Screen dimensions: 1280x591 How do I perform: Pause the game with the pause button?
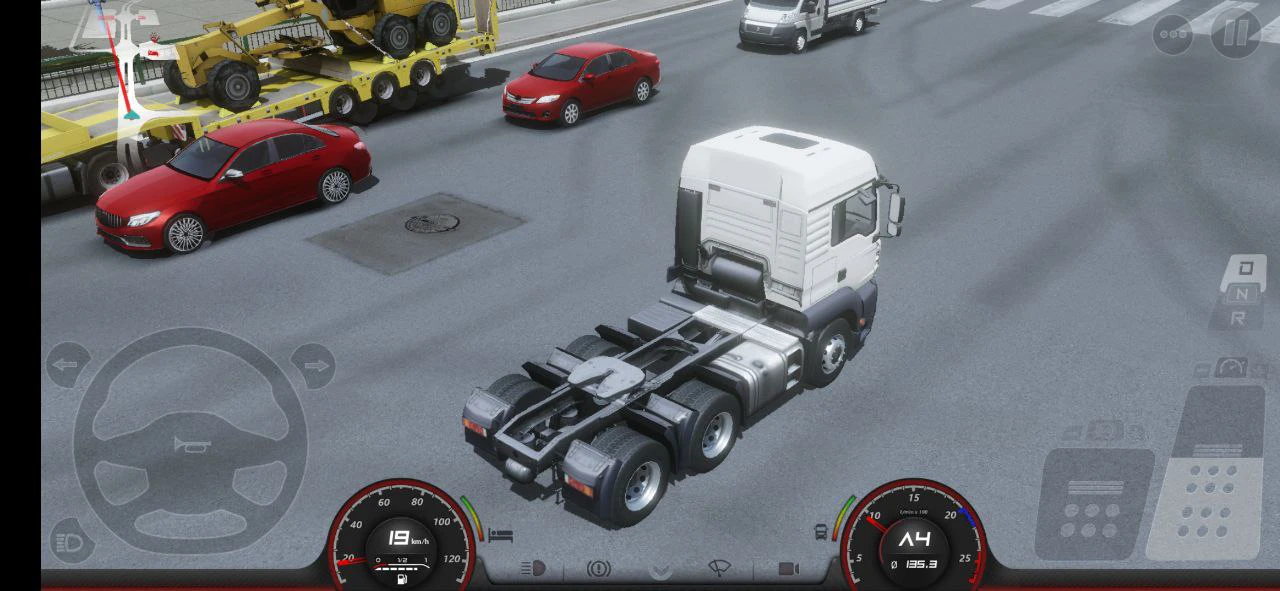point(1236,34)
